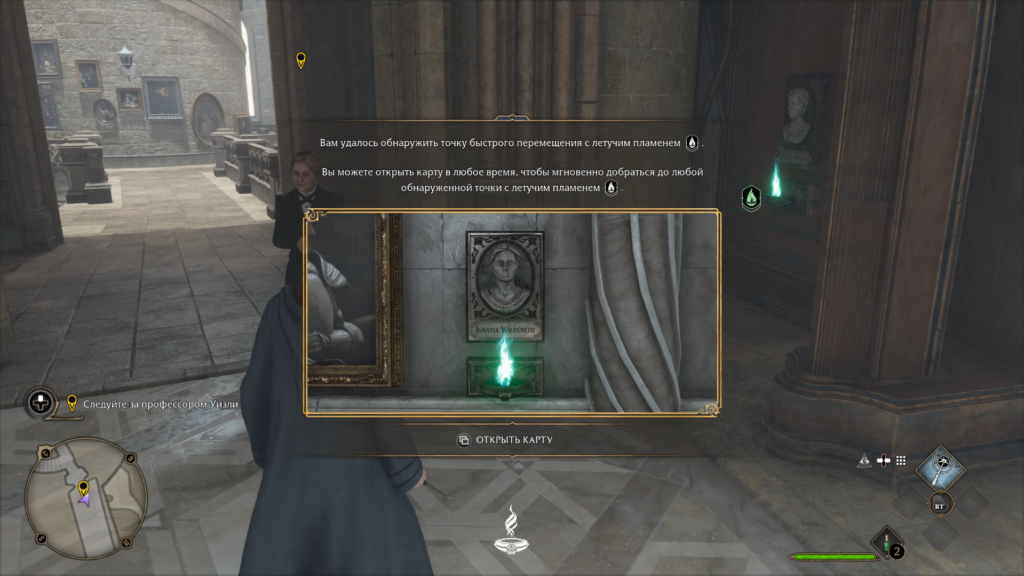Click the green Floo flame waypoint marker
1024x576 pixels.
tap(751, 198)
